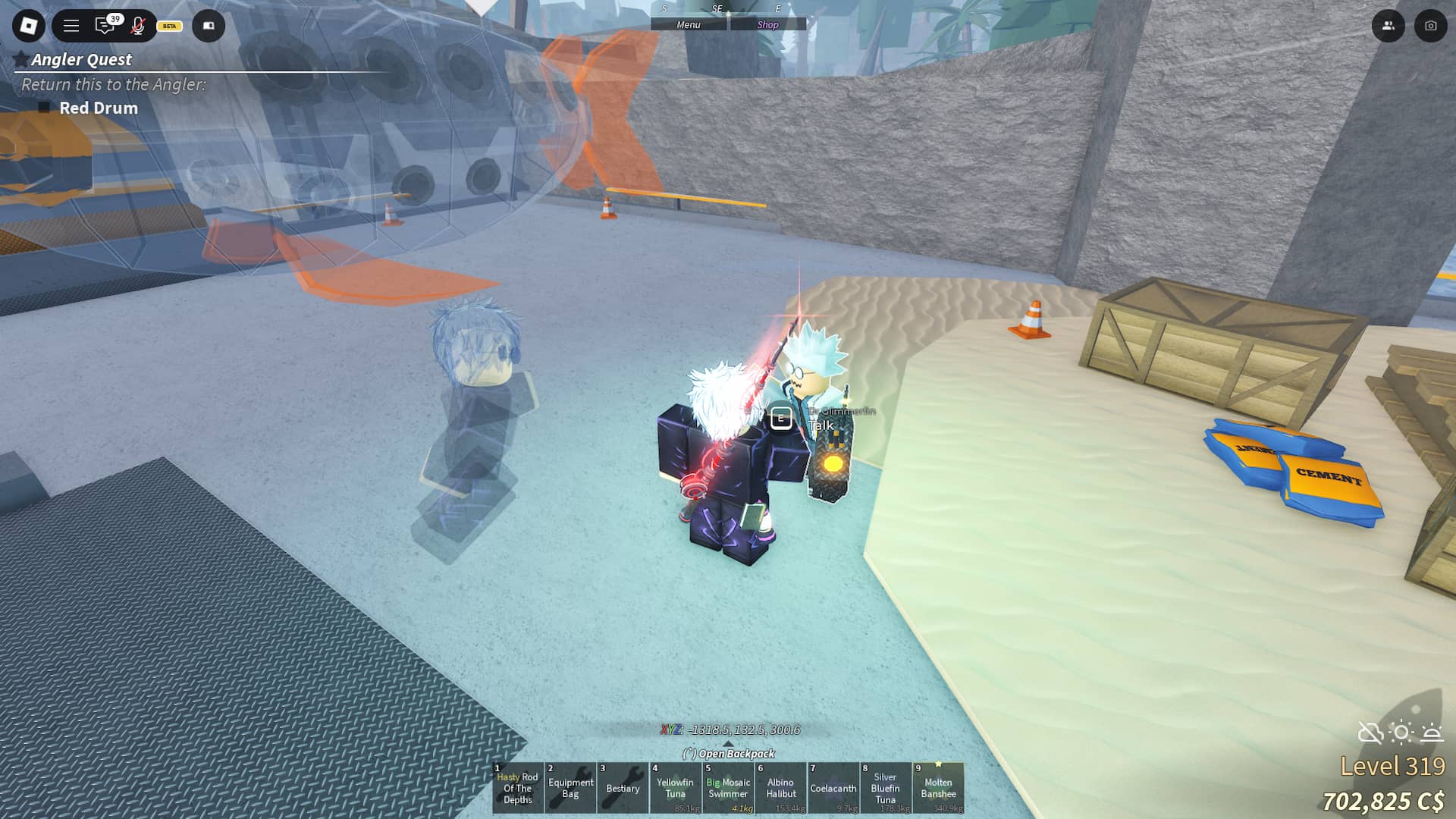Click the camera screenshot icon
1456x819 pixels.
click(1430, 26)
